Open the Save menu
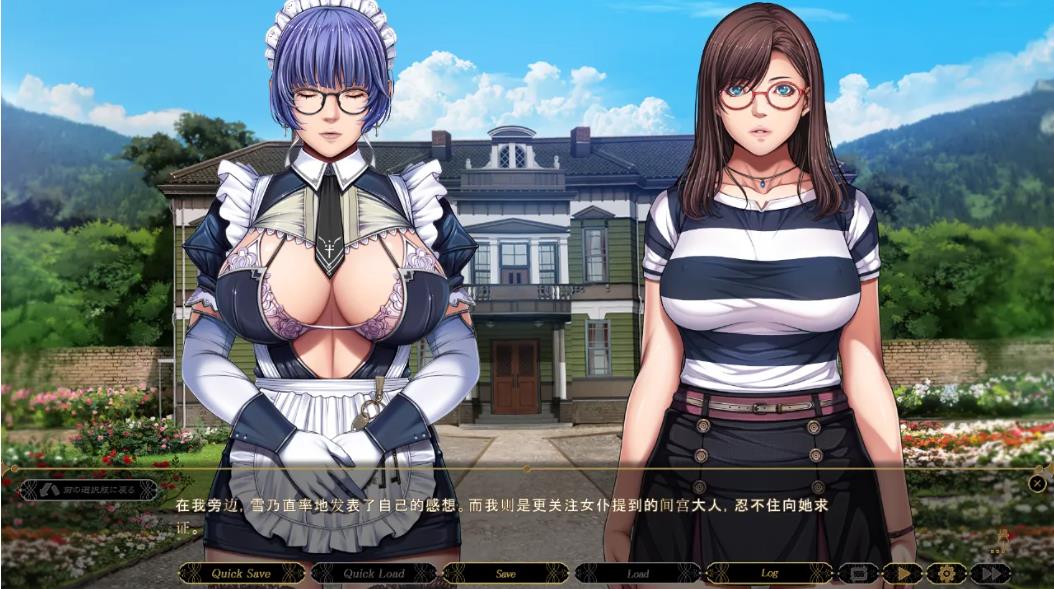Image resolution: width=1054 pixels, height=589 pixels. [x=506, y=573]
